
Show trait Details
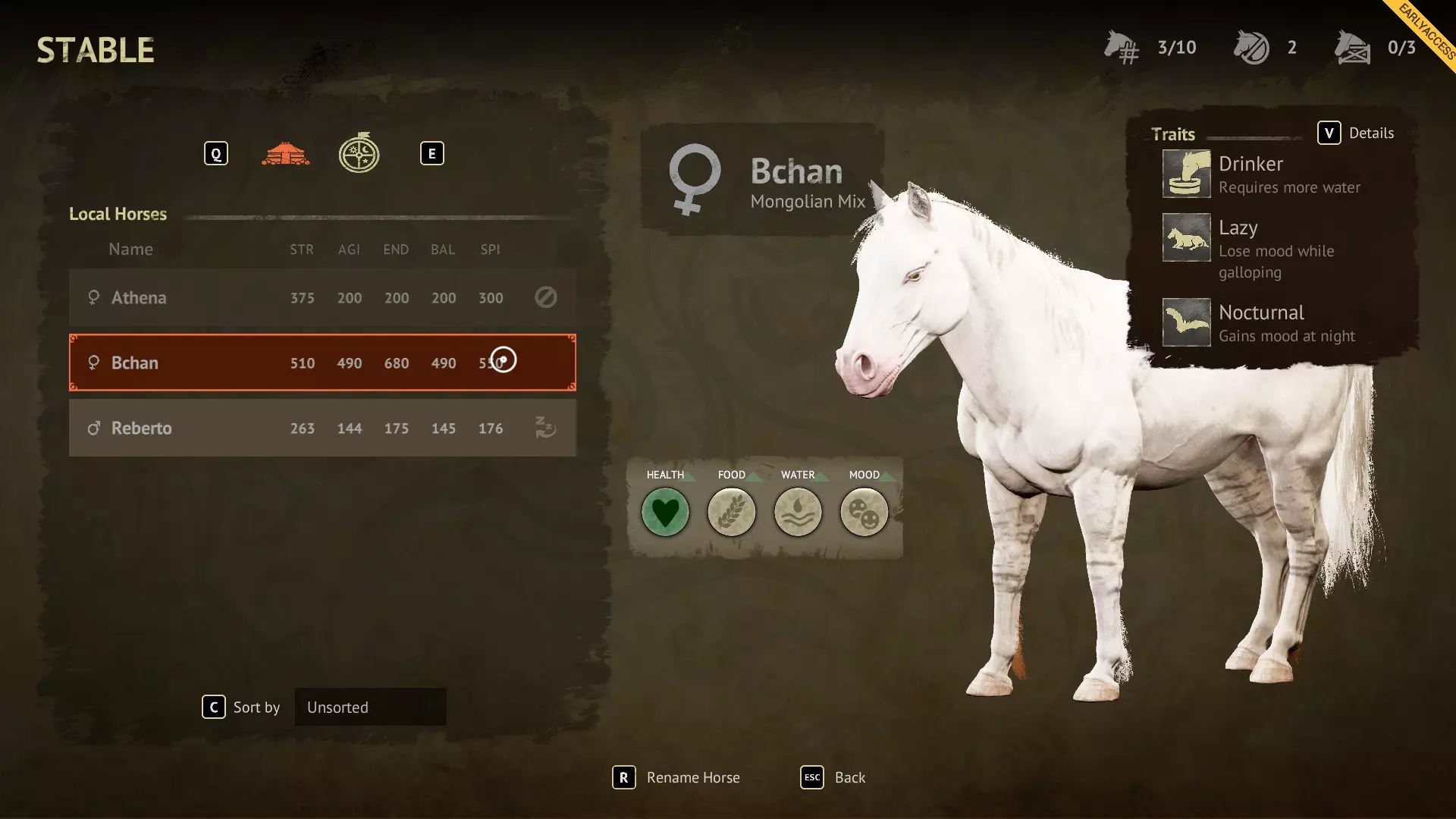click(x=1356, y=133)
